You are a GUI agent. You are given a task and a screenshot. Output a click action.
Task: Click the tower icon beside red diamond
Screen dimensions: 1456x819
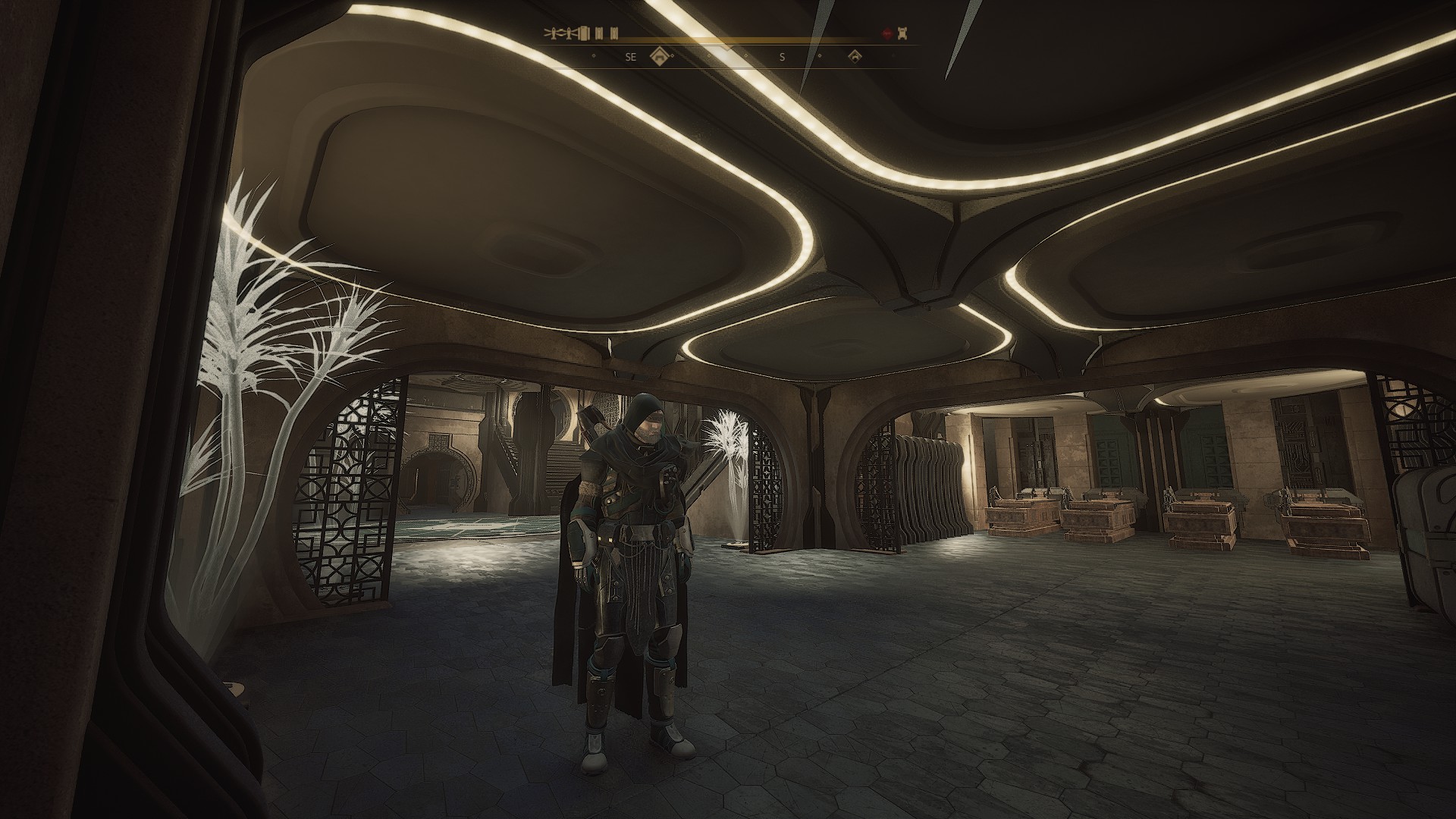tap(902, 33)
